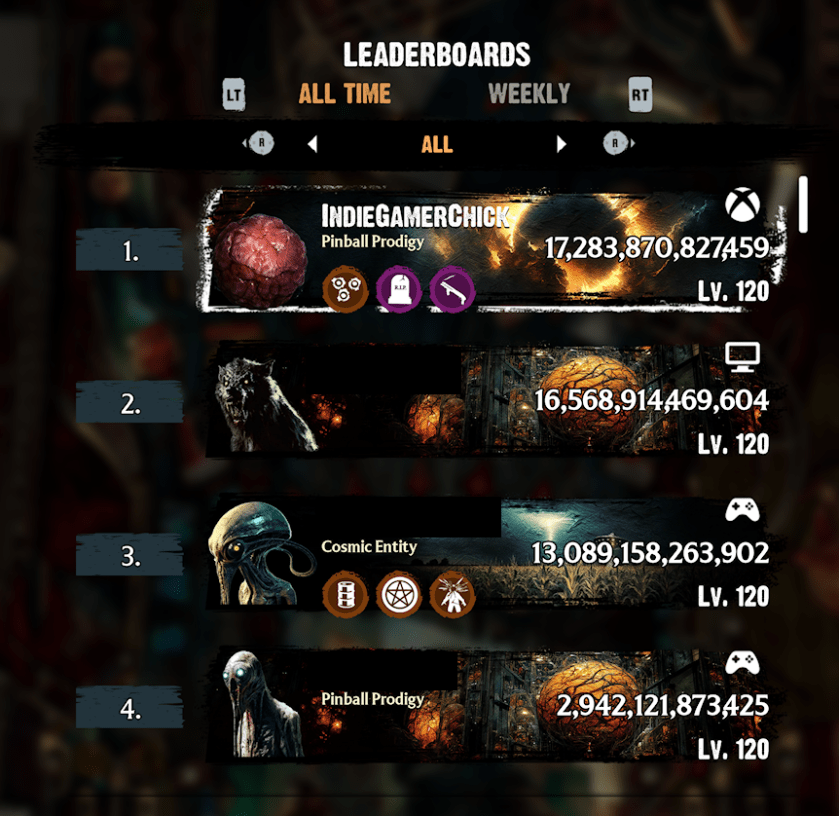This screenshot has height=816, width=839.
Task: Click IndieGamerChick's tombstone R.I.P. badge
Action: pyautogui.click(x=399, y=290)
